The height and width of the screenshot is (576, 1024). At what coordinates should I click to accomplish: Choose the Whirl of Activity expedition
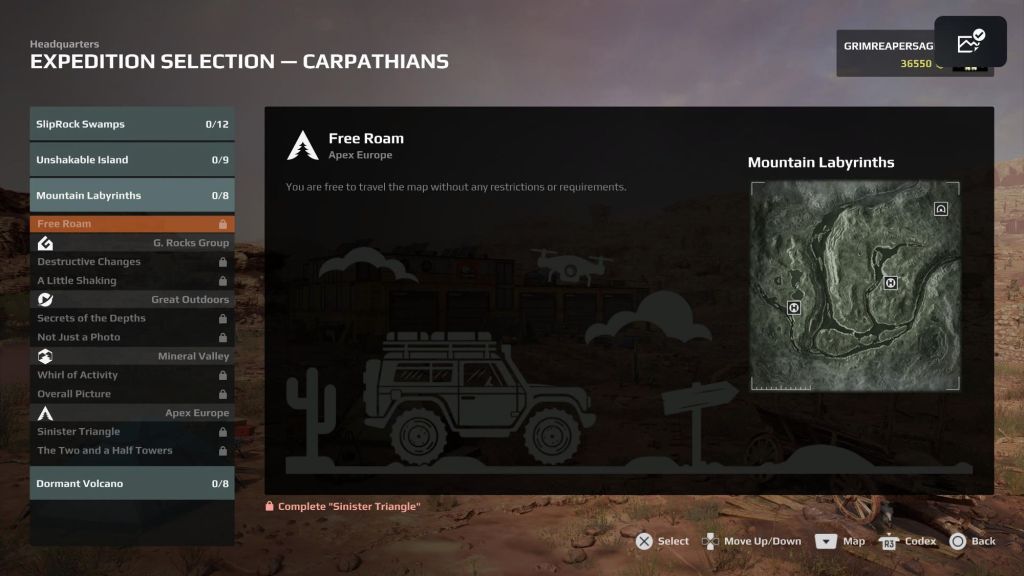[132, 375]
